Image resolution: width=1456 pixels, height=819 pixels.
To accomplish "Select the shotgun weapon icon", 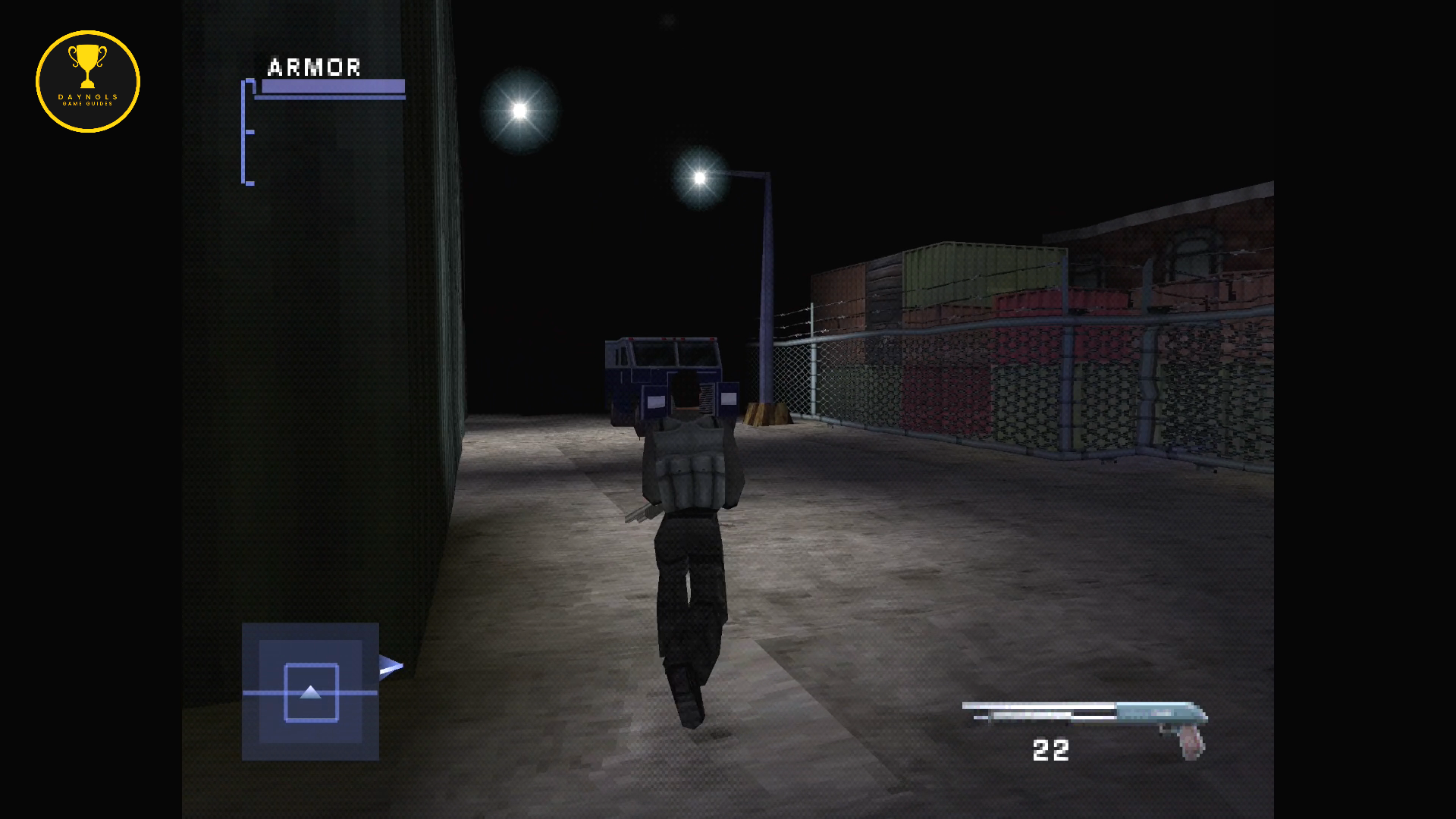I will tap(1085, 720).
